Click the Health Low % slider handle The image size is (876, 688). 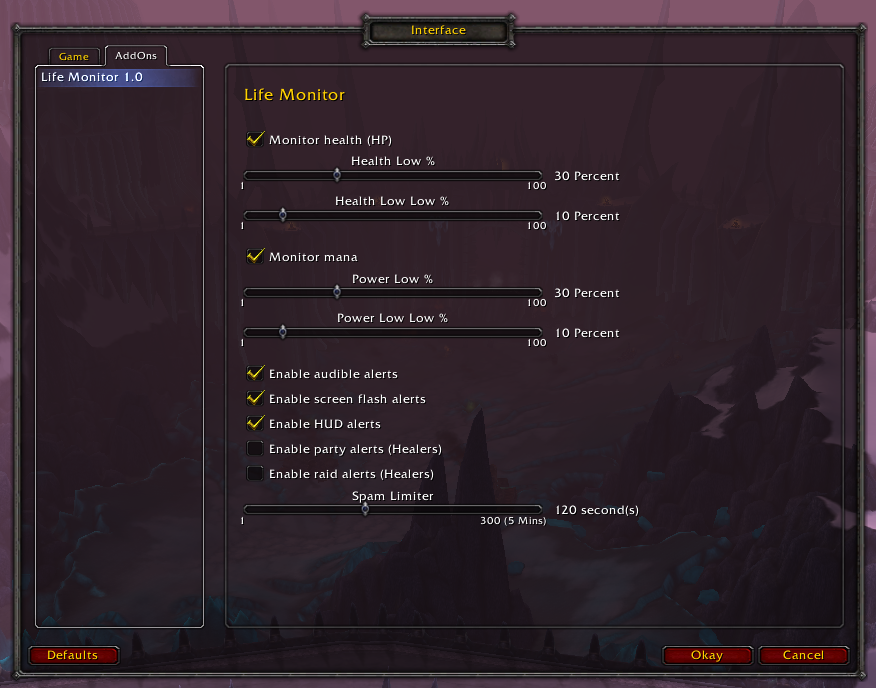click(x=337, y=175)
